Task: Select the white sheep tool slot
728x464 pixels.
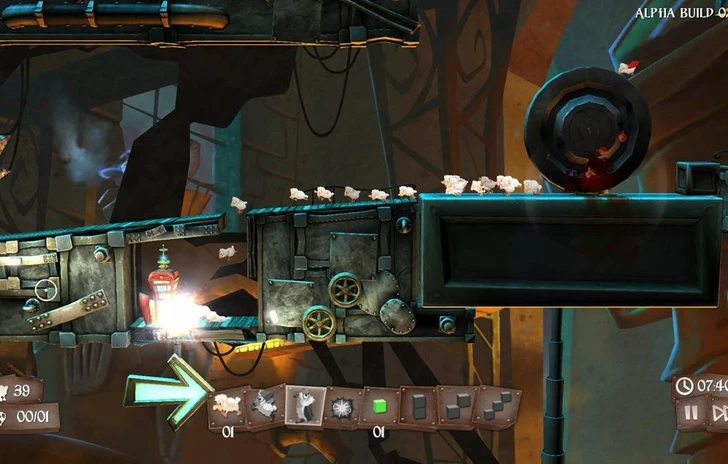Action: point(227,405)
